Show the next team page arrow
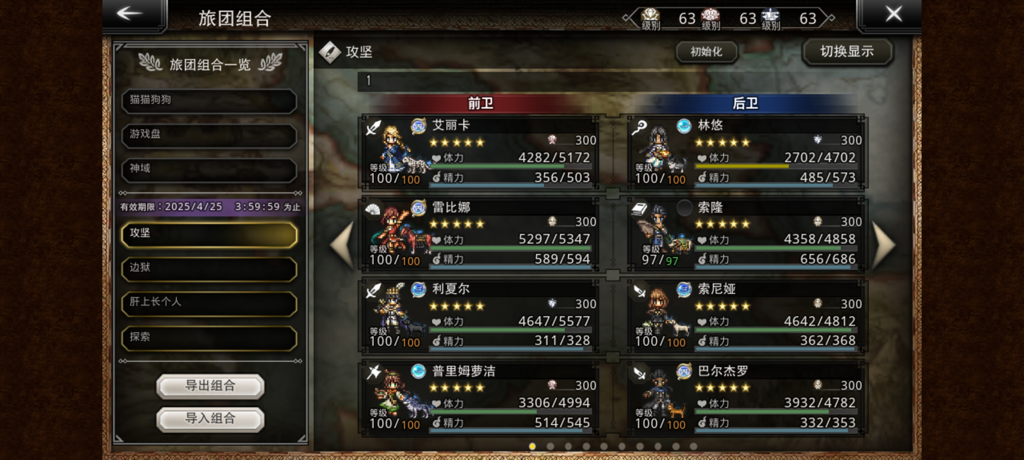The height and width of the screenshot is (460, 1024). click(885, 245)
